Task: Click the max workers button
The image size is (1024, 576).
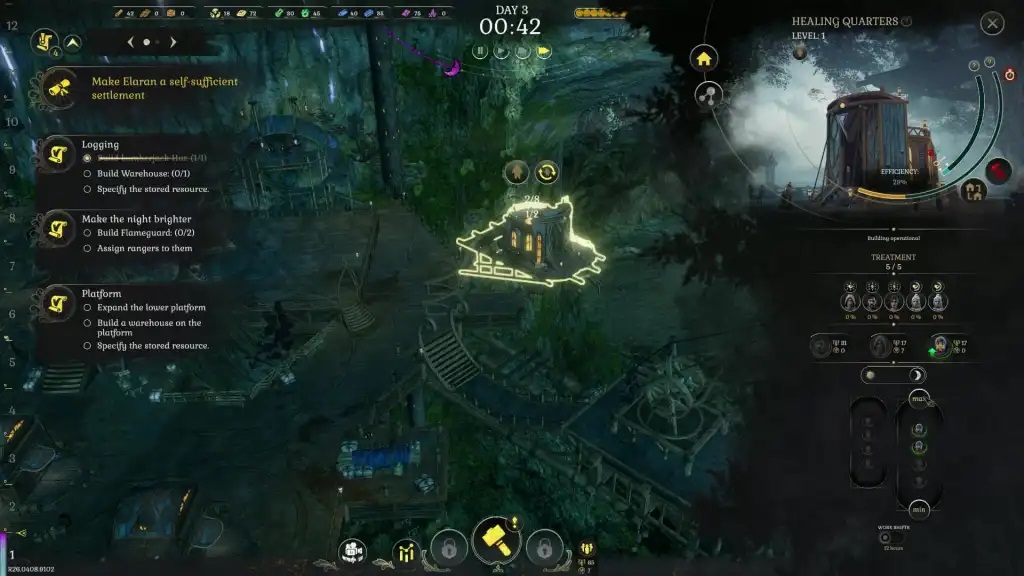Action: point(919,400)
